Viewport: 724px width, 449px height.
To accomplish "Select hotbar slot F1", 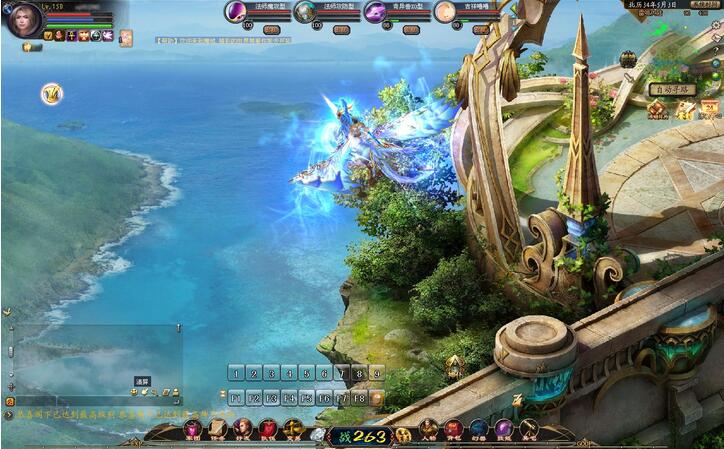I will point(236,397).
